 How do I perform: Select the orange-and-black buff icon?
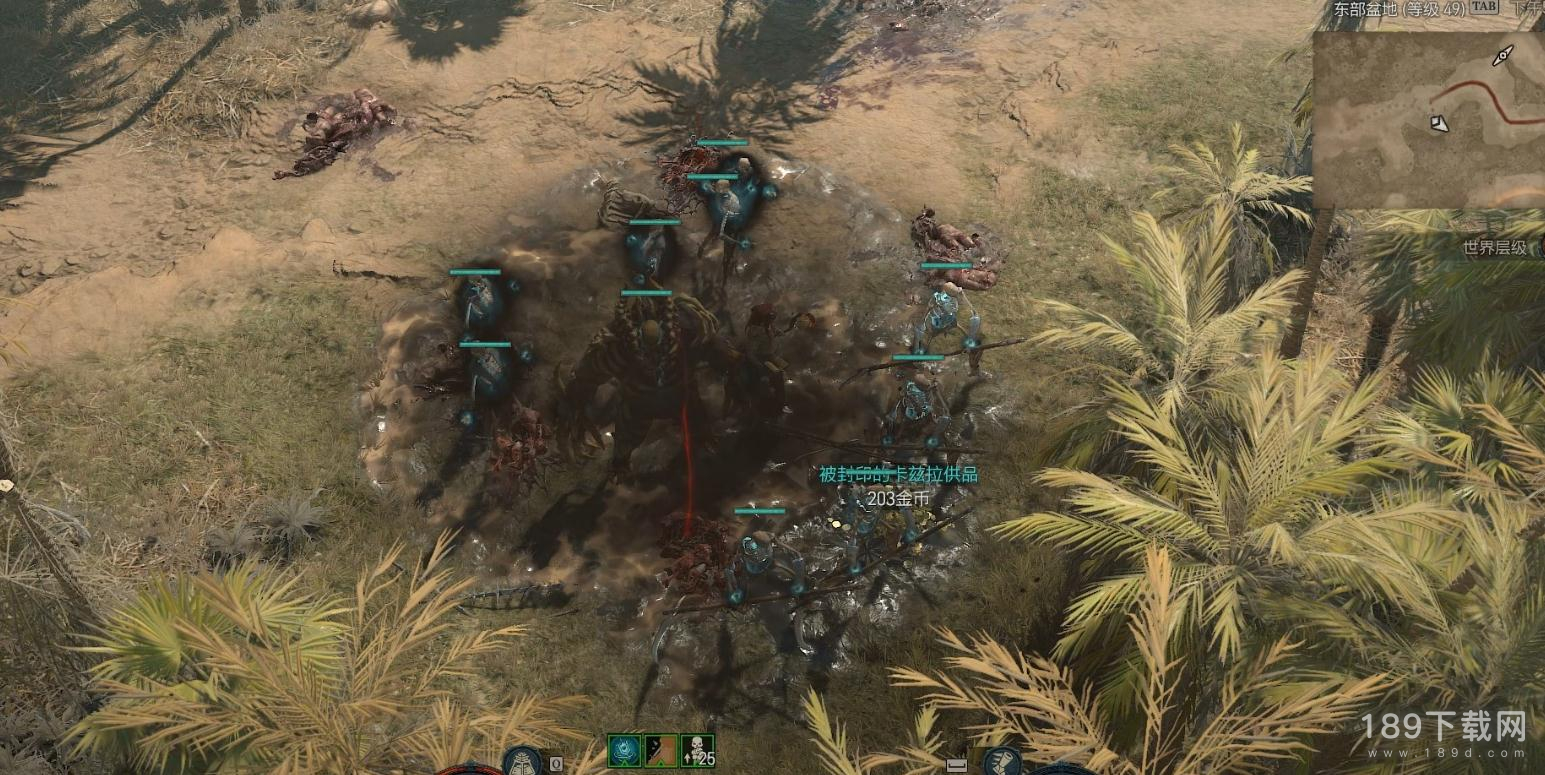660,750
